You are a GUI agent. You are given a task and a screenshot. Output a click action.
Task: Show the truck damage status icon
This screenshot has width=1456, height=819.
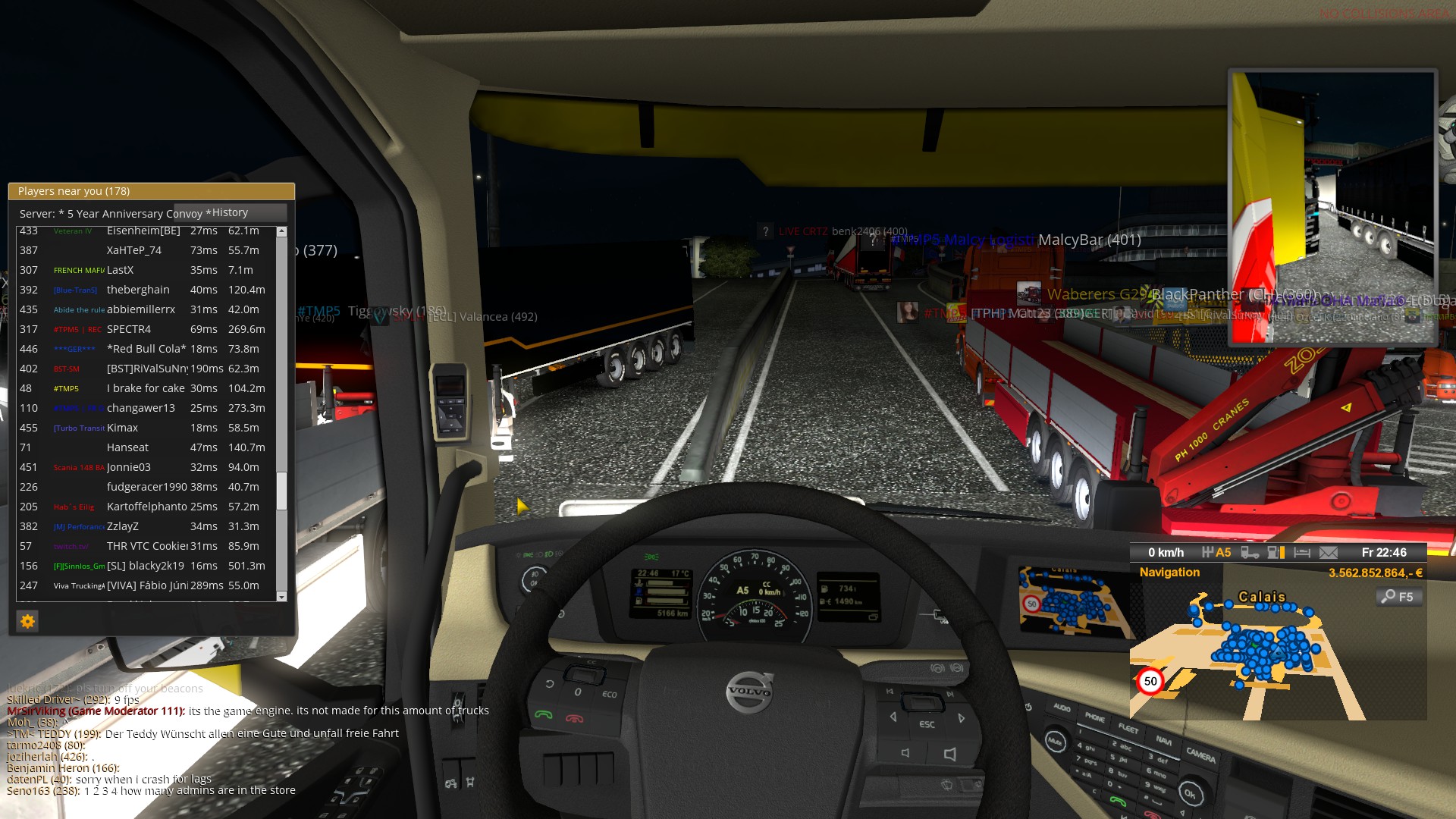coord(1249,553)
